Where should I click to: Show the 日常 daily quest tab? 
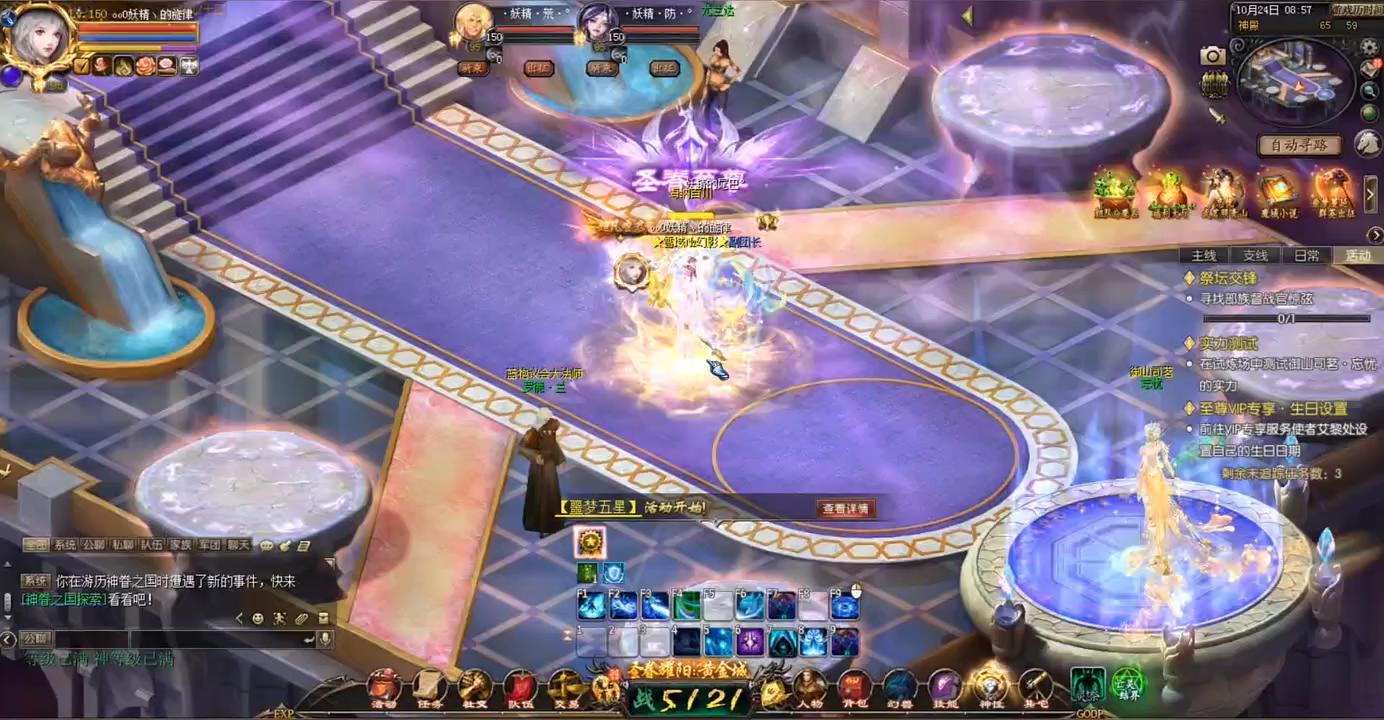tap(1307, 256)
